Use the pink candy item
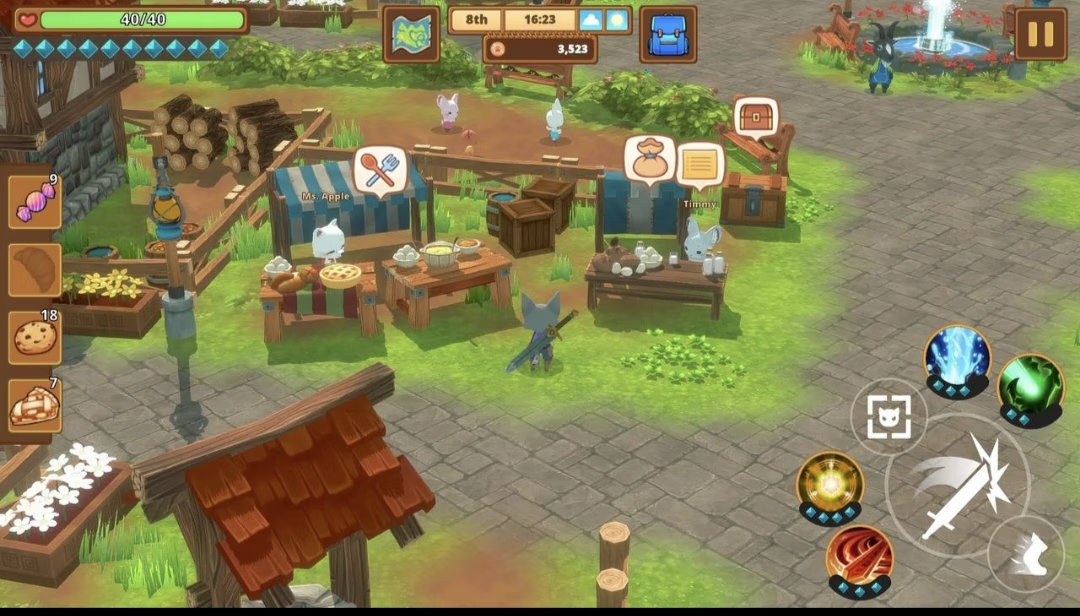The image size is (1080, 616). [x=35, y=202]
